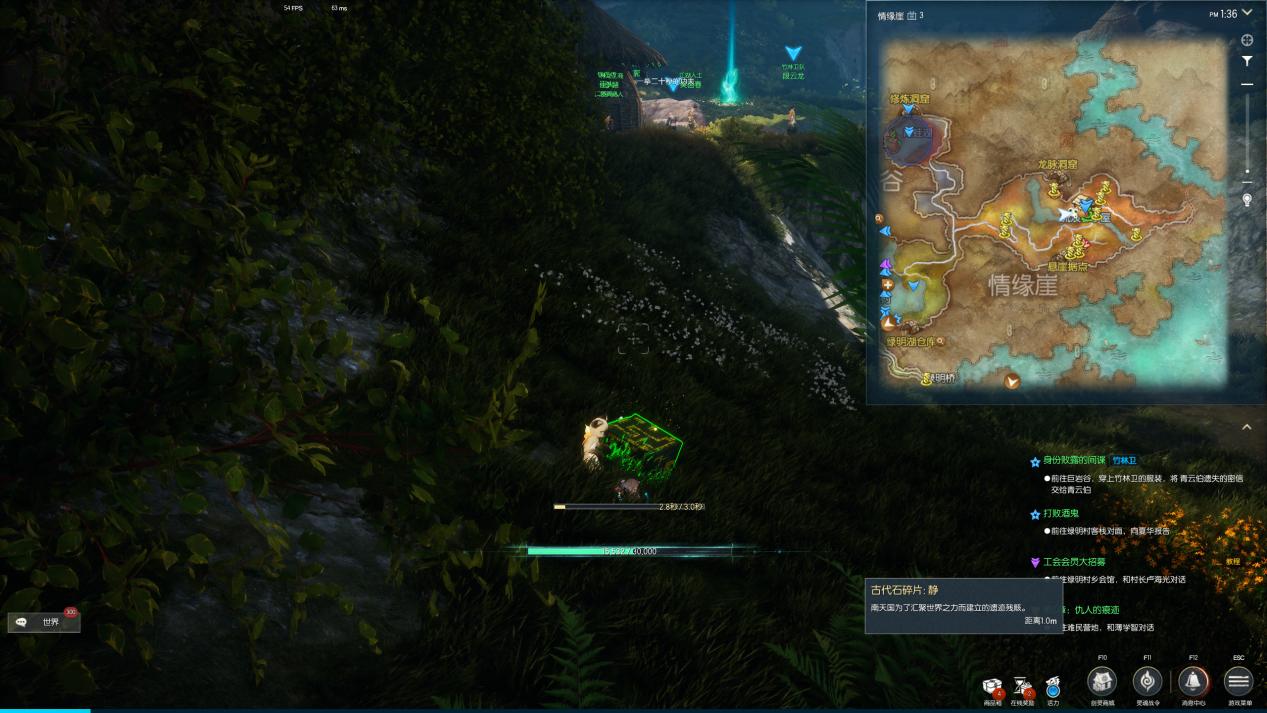Image resolution: width=1267 pixels, height=713 pixels.
Task: Open the minimap funnel filter
Action: point(1247,61)
